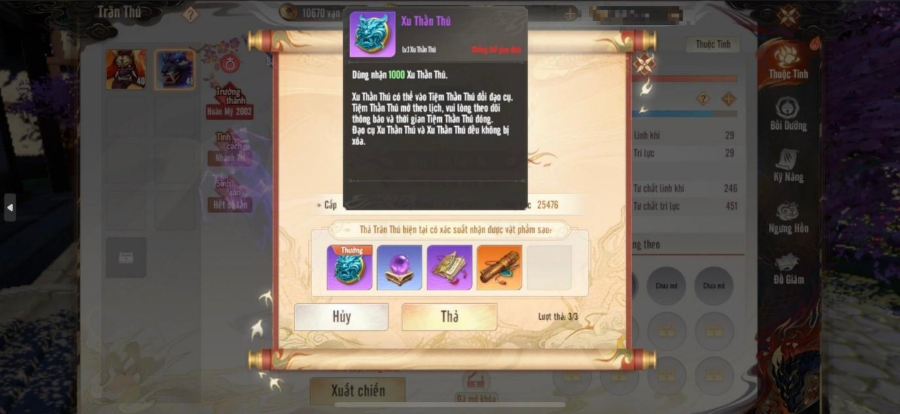Select the blue wolf beast portrait
Screen dimensions: 900x414
pyautogui.click(x=174, y=69)
